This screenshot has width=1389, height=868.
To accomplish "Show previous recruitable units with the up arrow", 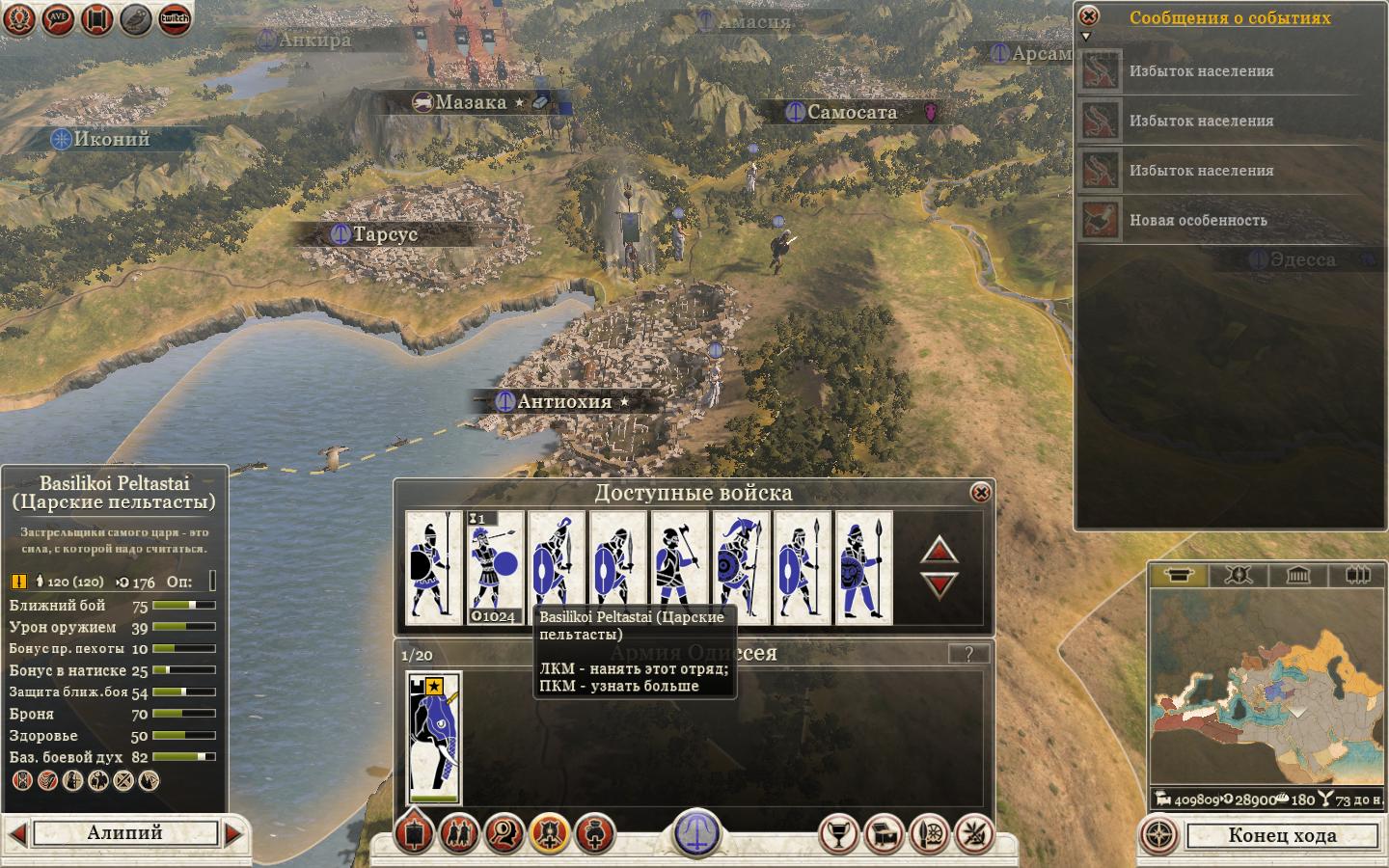I will pyautogui.click(x=940, y=550).
